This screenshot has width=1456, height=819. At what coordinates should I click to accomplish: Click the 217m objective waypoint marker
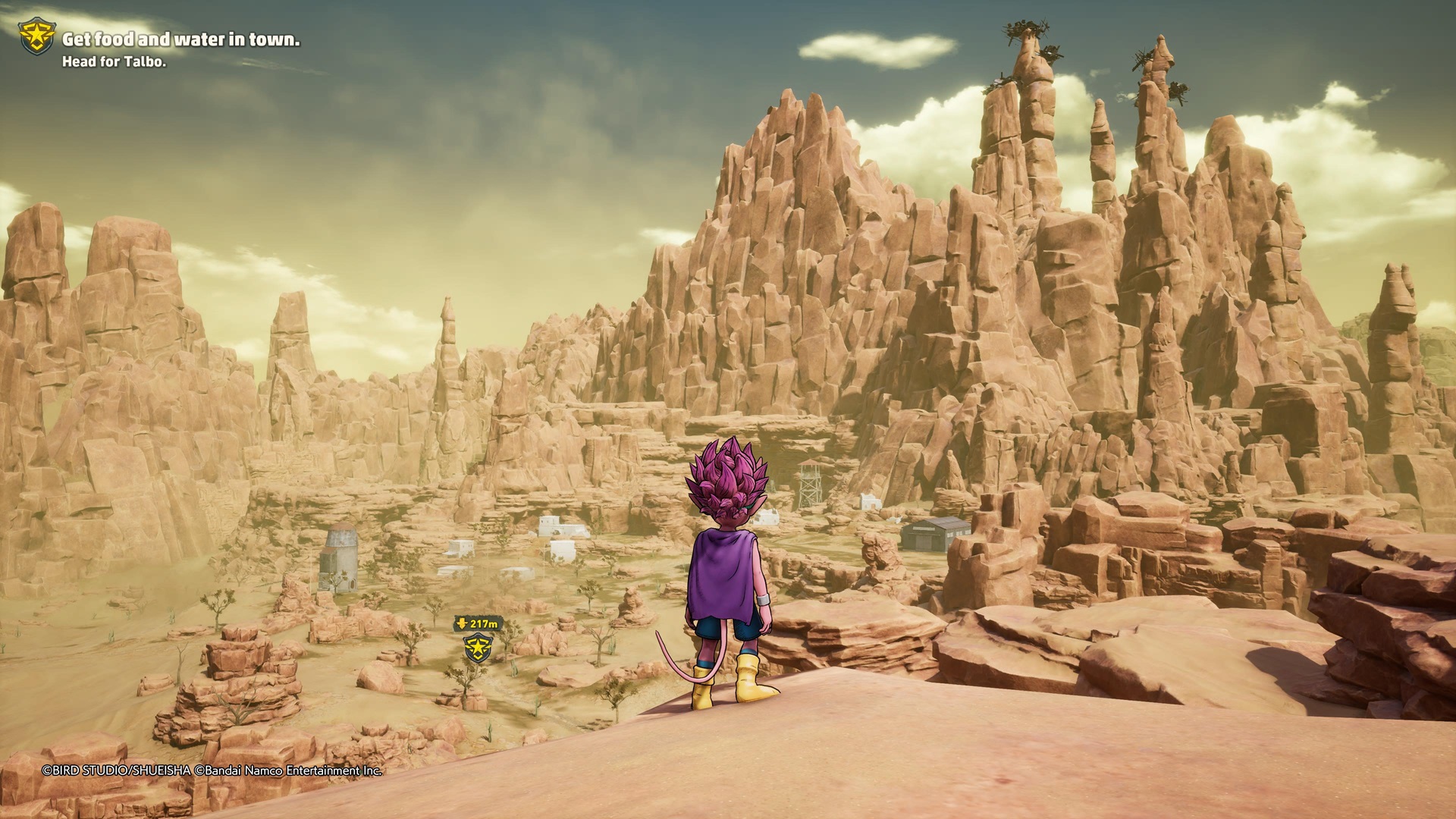478,647
